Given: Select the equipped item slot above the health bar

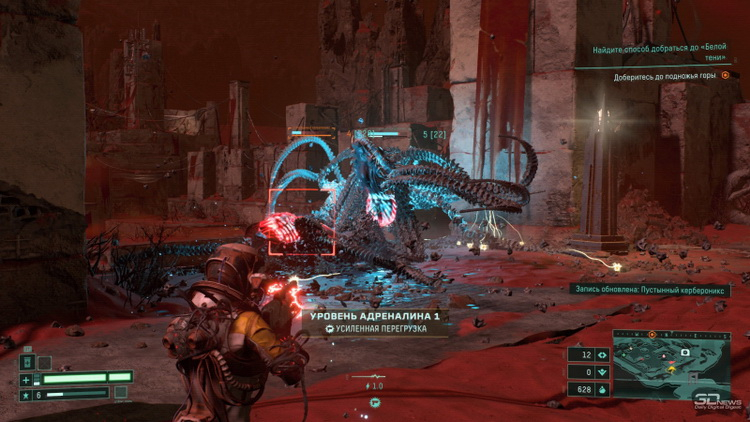Looking at the screenshot, I should [27, 362].
